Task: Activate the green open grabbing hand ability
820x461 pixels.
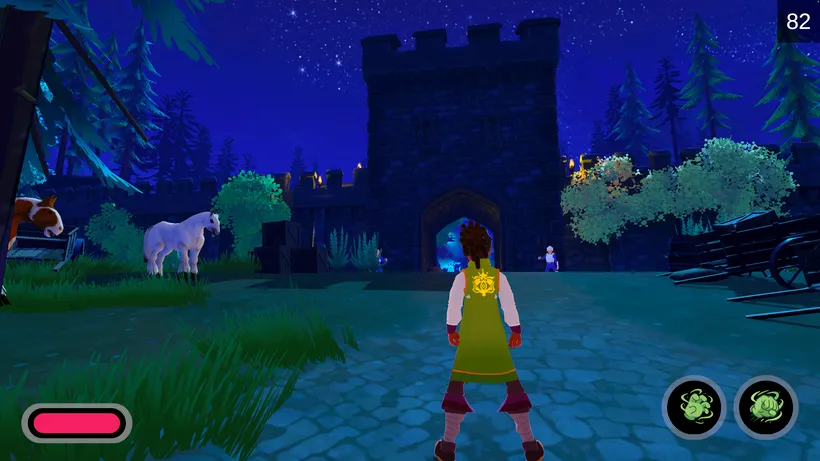Action: point(694,407)
